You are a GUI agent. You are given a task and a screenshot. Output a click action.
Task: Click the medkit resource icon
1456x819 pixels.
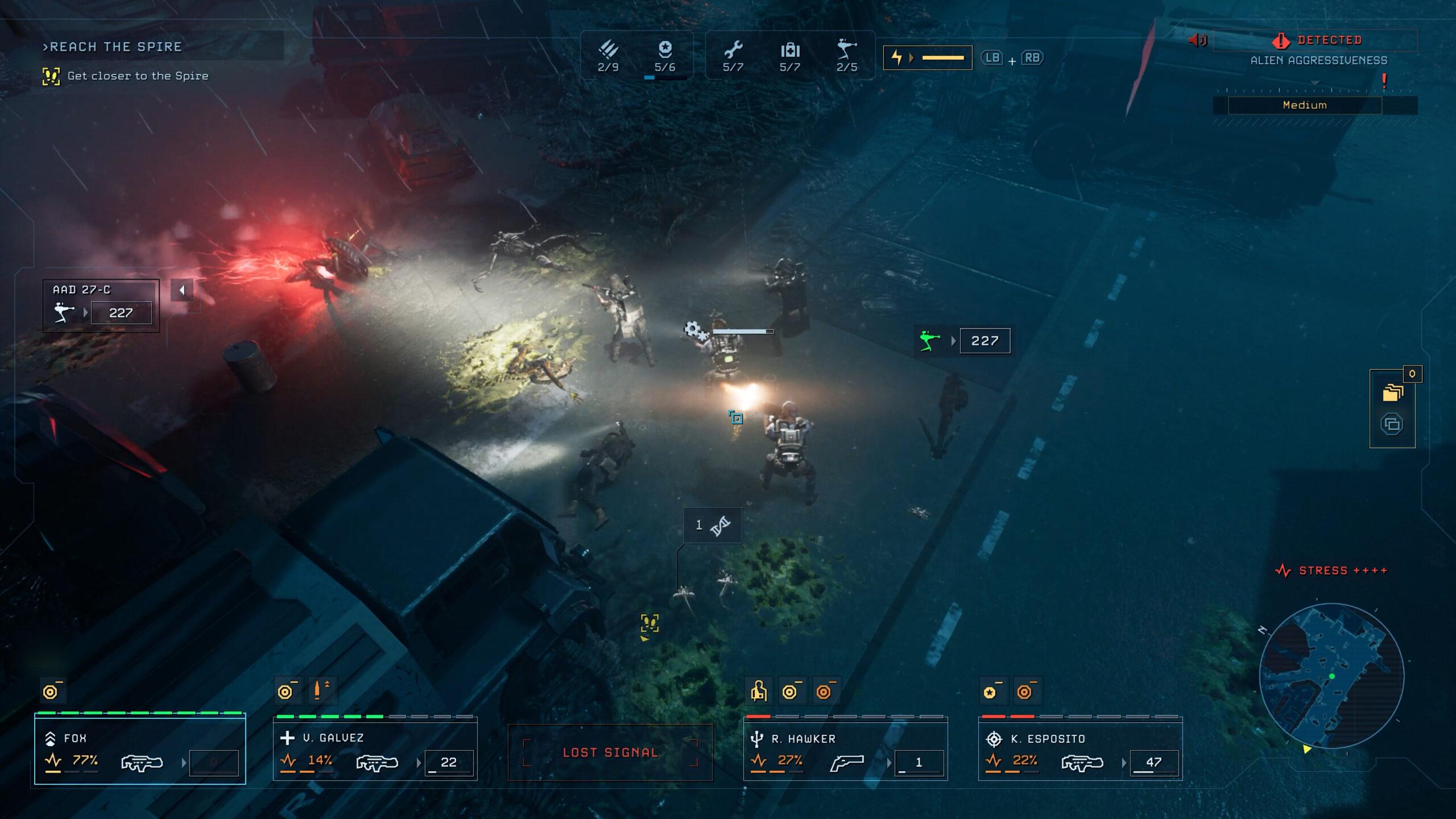[790, 51]
